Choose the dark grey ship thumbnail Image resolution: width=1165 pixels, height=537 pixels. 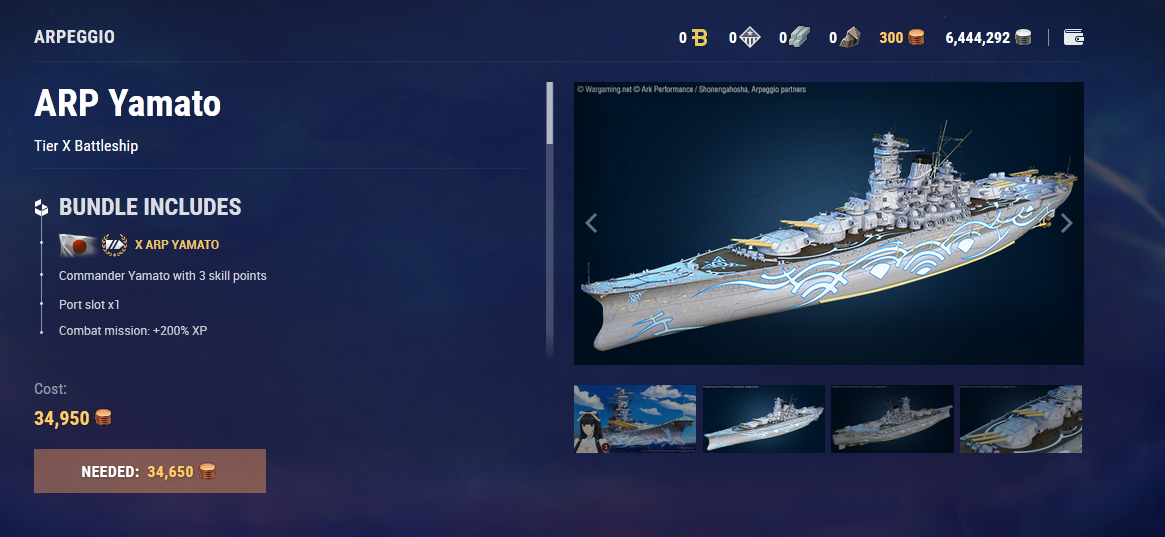tap(892, 419)
